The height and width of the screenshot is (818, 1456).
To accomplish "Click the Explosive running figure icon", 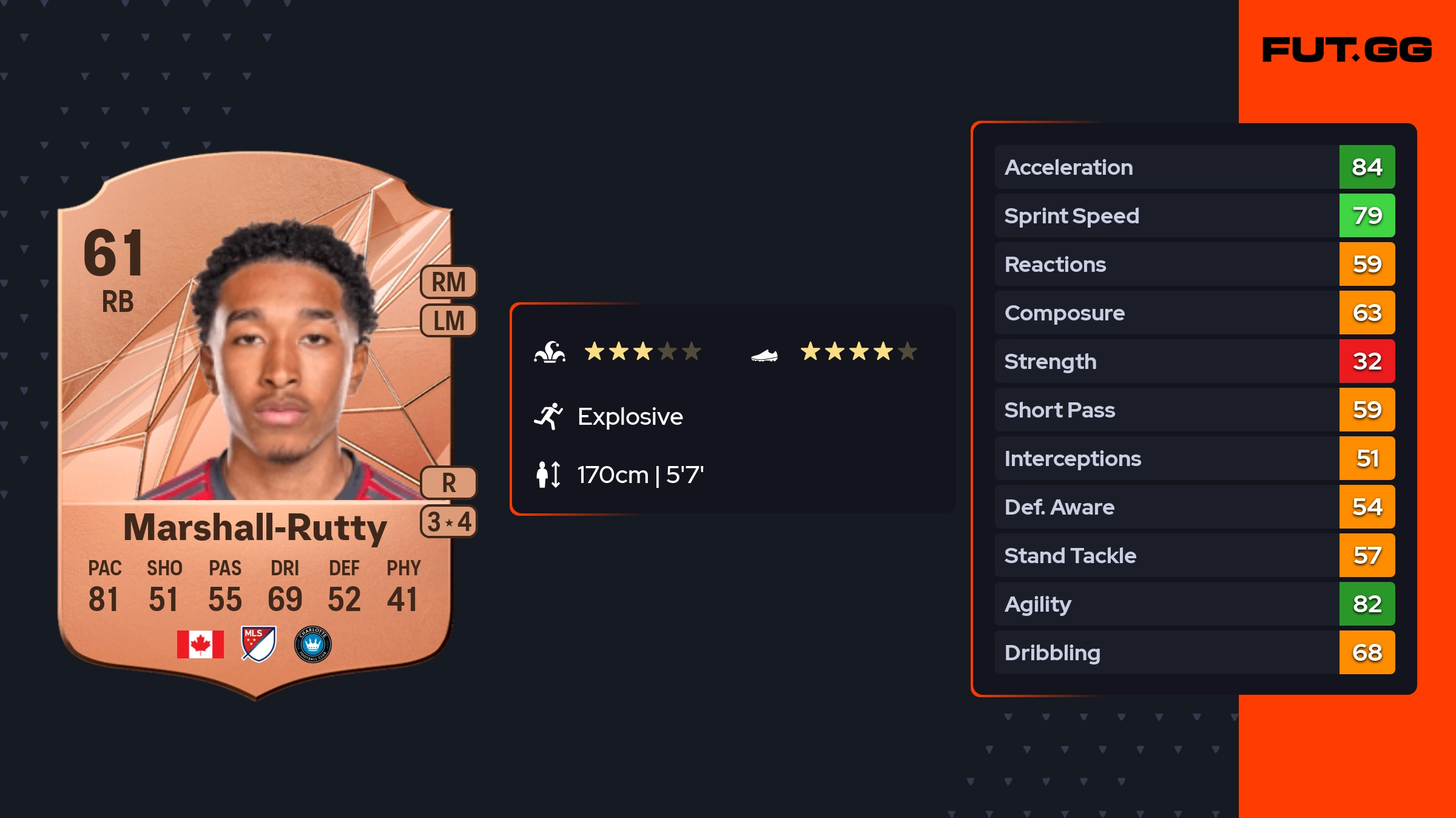I will [x=548, y=416].
